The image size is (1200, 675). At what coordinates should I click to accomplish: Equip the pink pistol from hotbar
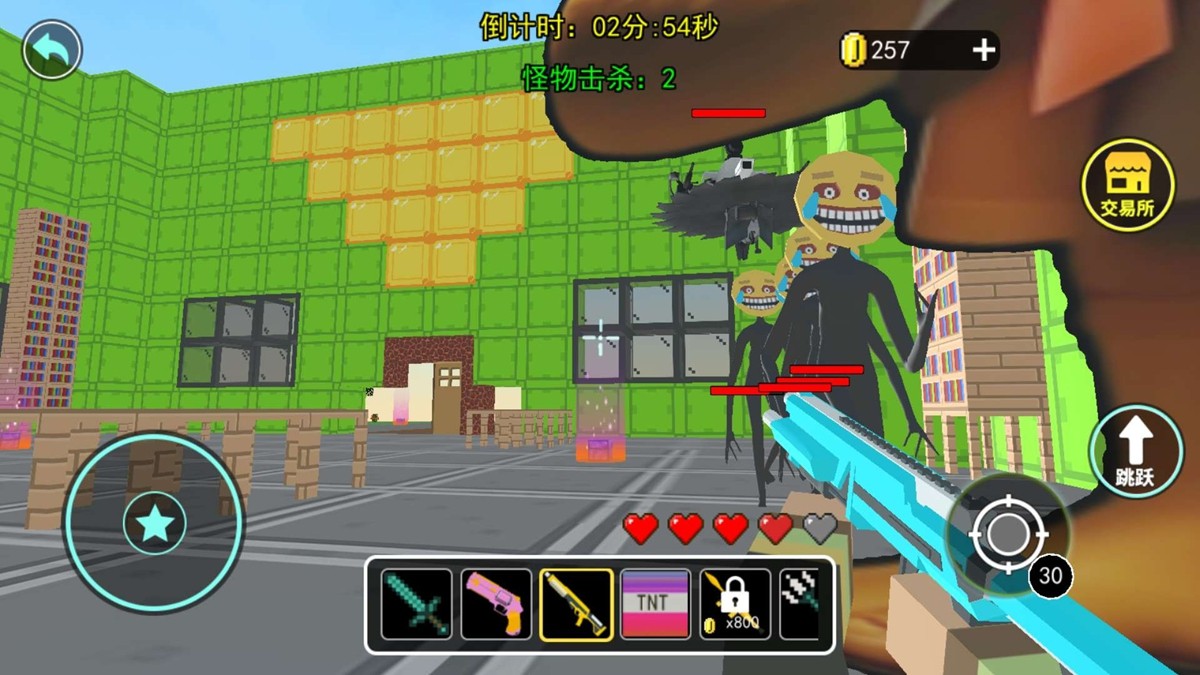(x=496, y=604)
